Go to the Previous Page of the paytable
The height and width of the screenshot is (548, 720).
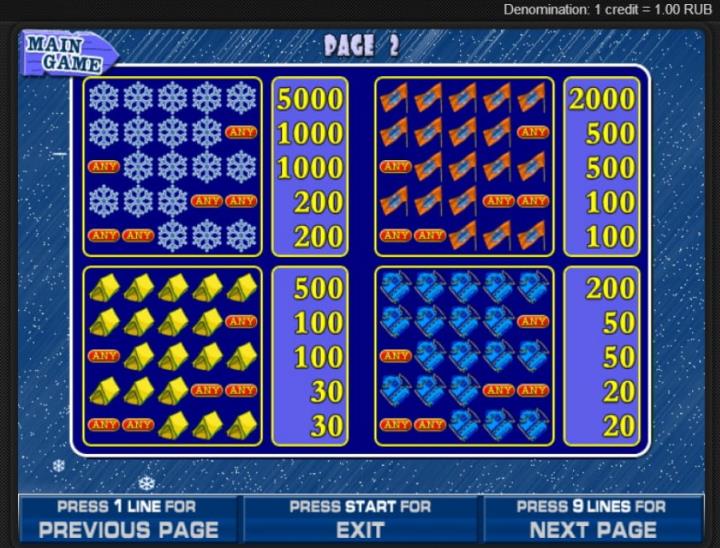[x=128, y=519]
